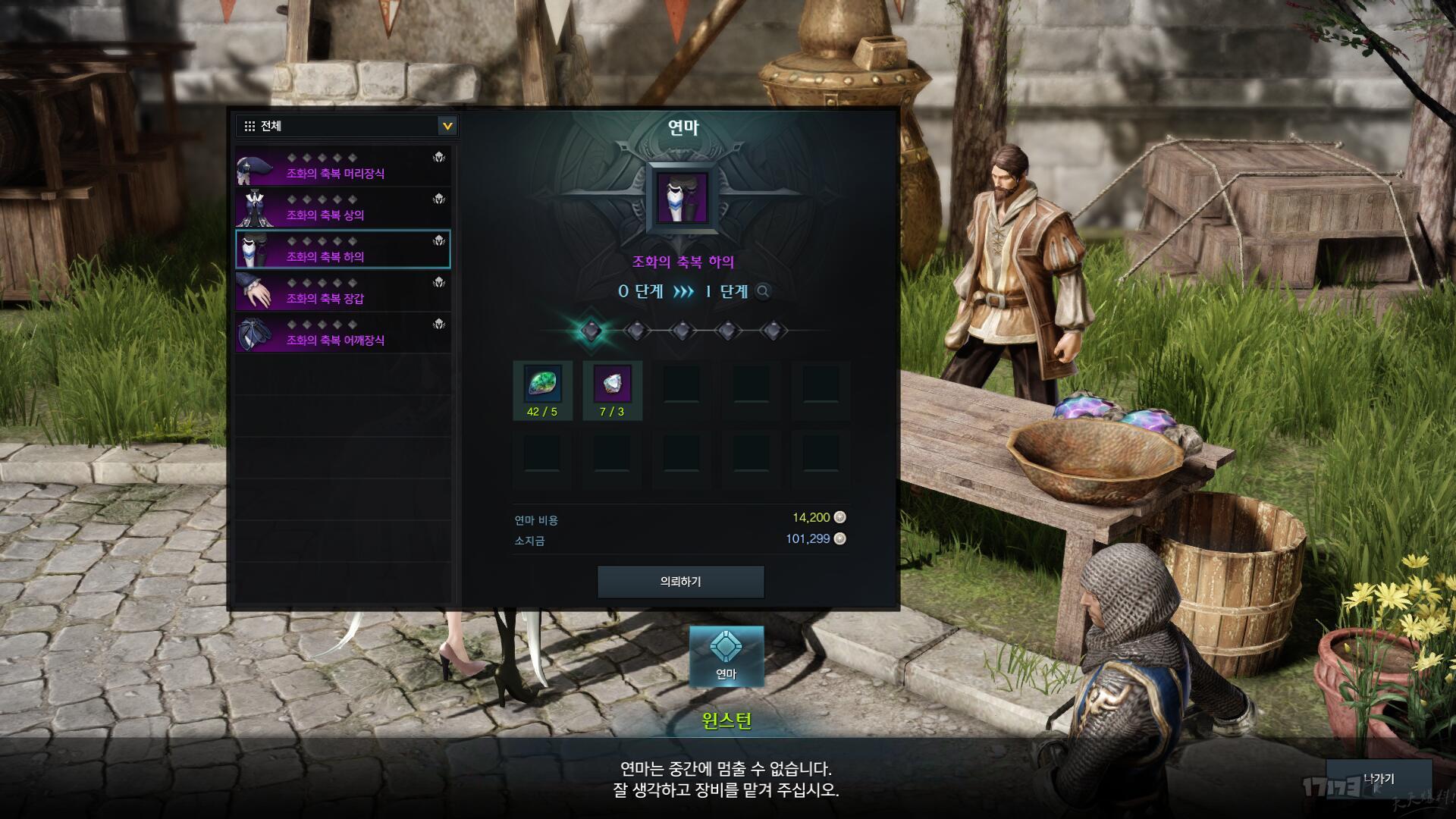Image resolution: width=1456 pixels, height=819 pixels.
Task: Select 조화의 축복 머리장식 from the list
Action: click(x=343, y=167)
